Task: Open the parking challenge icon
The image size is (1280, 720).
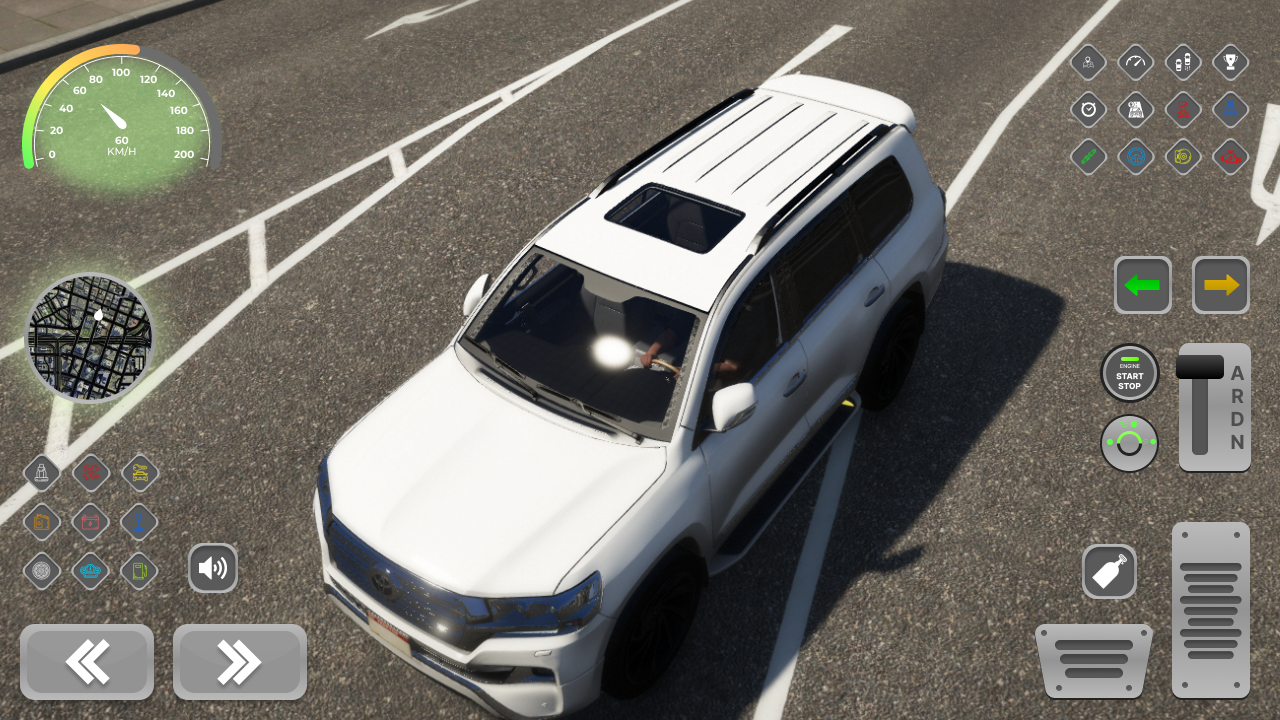Action: [1182, 62]
